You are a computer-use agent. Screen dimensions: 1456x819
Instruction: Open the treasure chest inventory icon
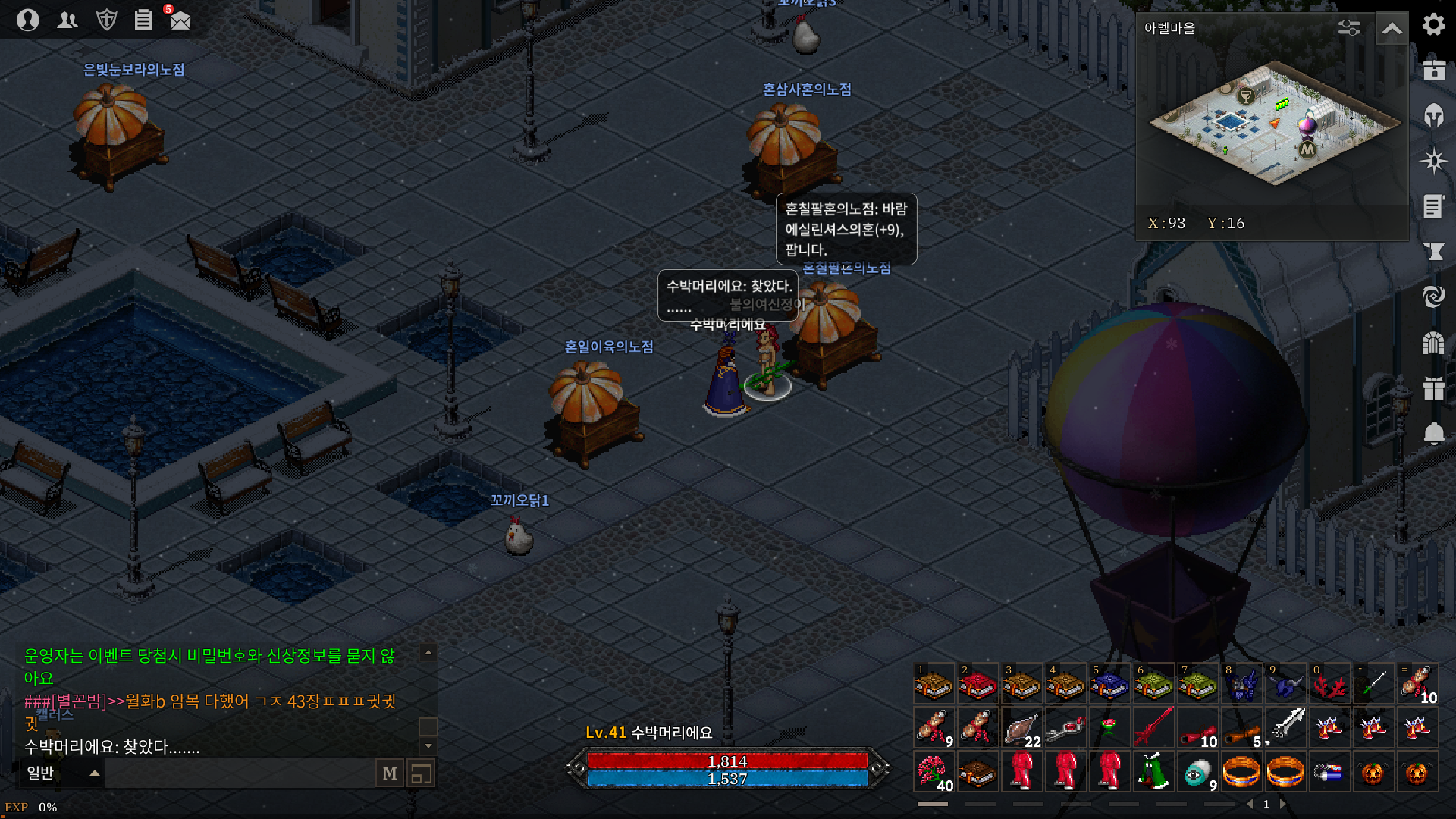pos(1433,70)
